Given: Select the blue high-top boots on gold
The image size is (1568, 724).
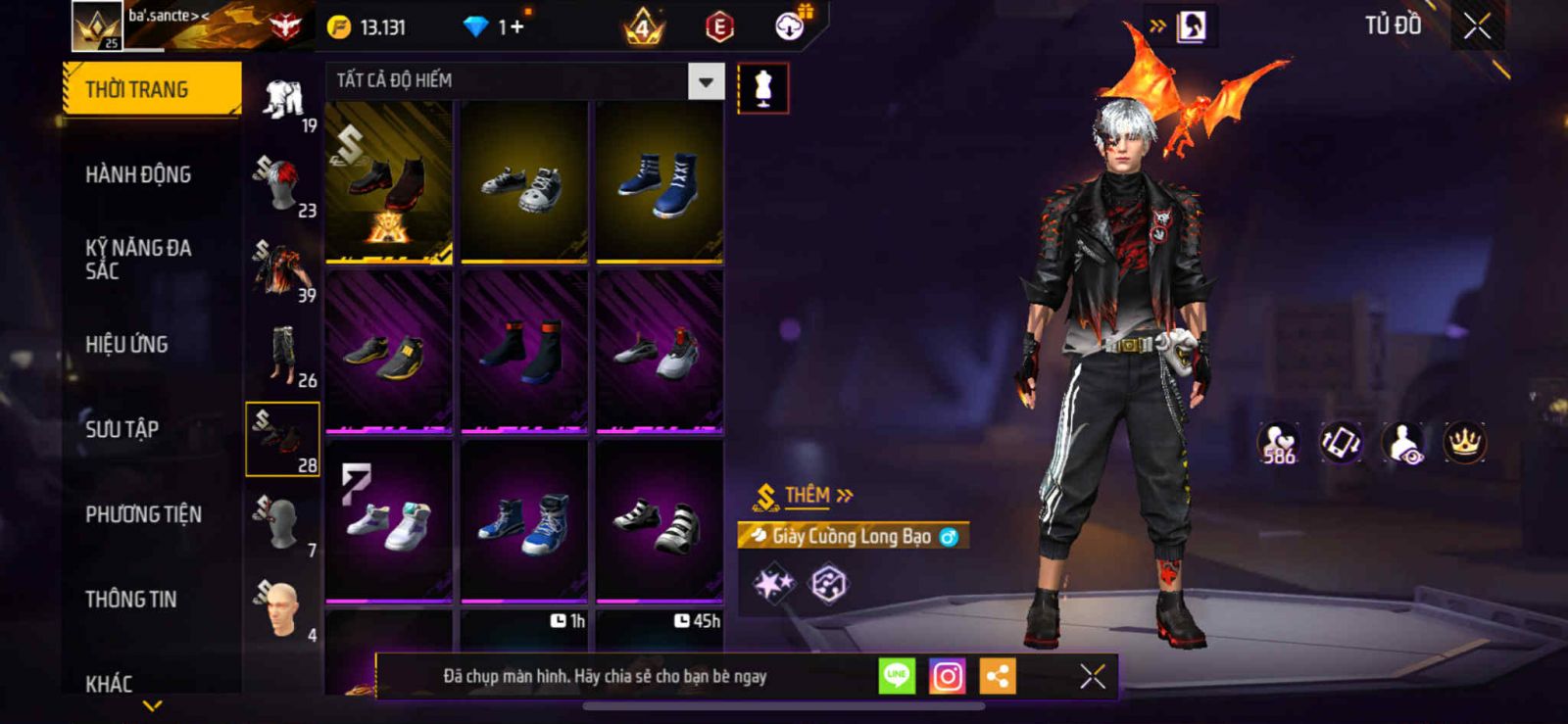Looking at the screenshot, I should click(660, 181).
